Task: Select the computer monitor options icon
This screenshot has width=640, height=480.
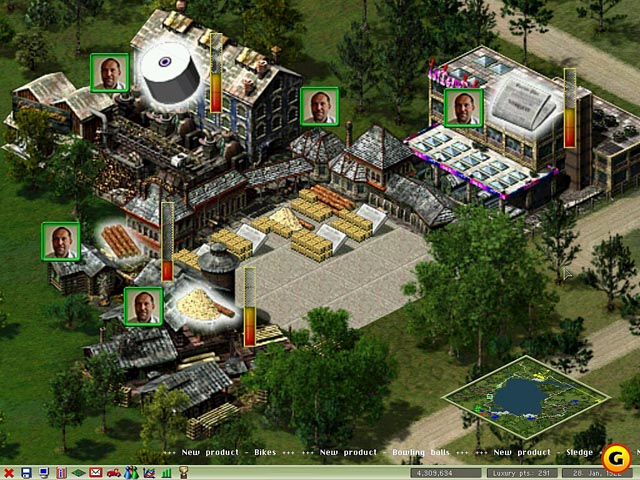Action: coord(43,472)
